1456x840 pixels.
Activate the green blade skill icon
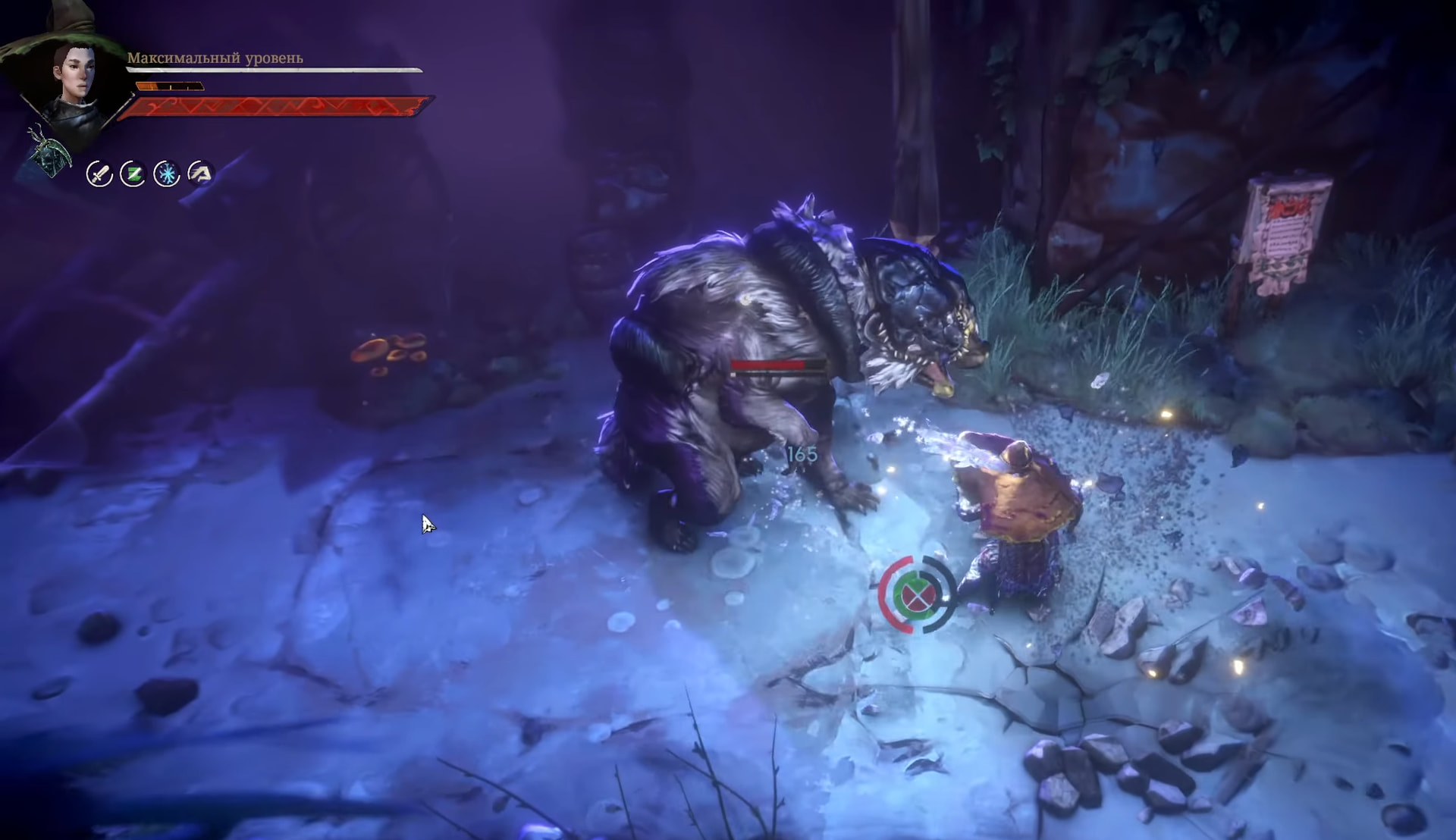133,174
